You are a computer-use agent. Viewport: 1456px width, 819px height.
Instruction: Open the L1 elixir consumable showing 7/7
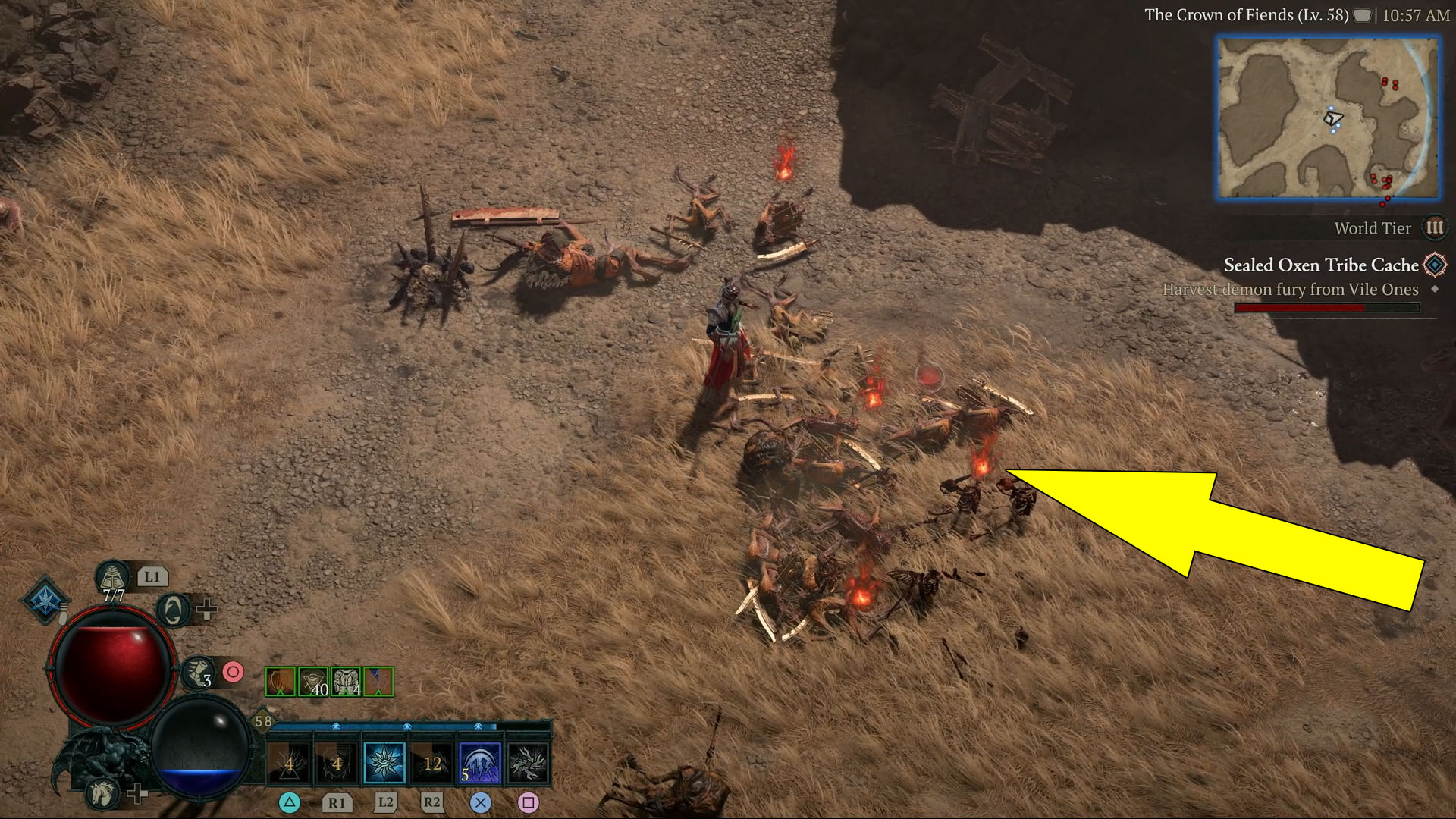pyautogui.click(x=113, y=576)
